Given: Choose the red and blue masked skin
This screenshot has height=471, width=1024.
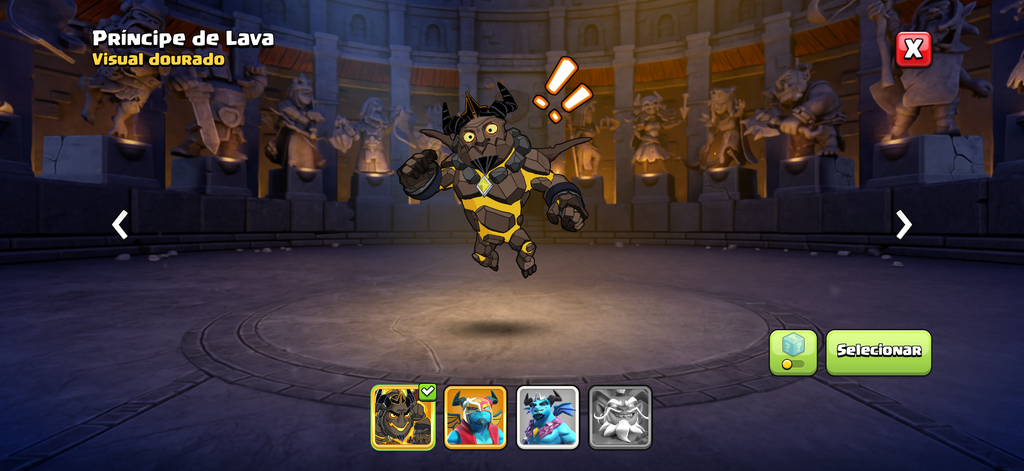Looking at the screenshot, I should coord(475,417).
